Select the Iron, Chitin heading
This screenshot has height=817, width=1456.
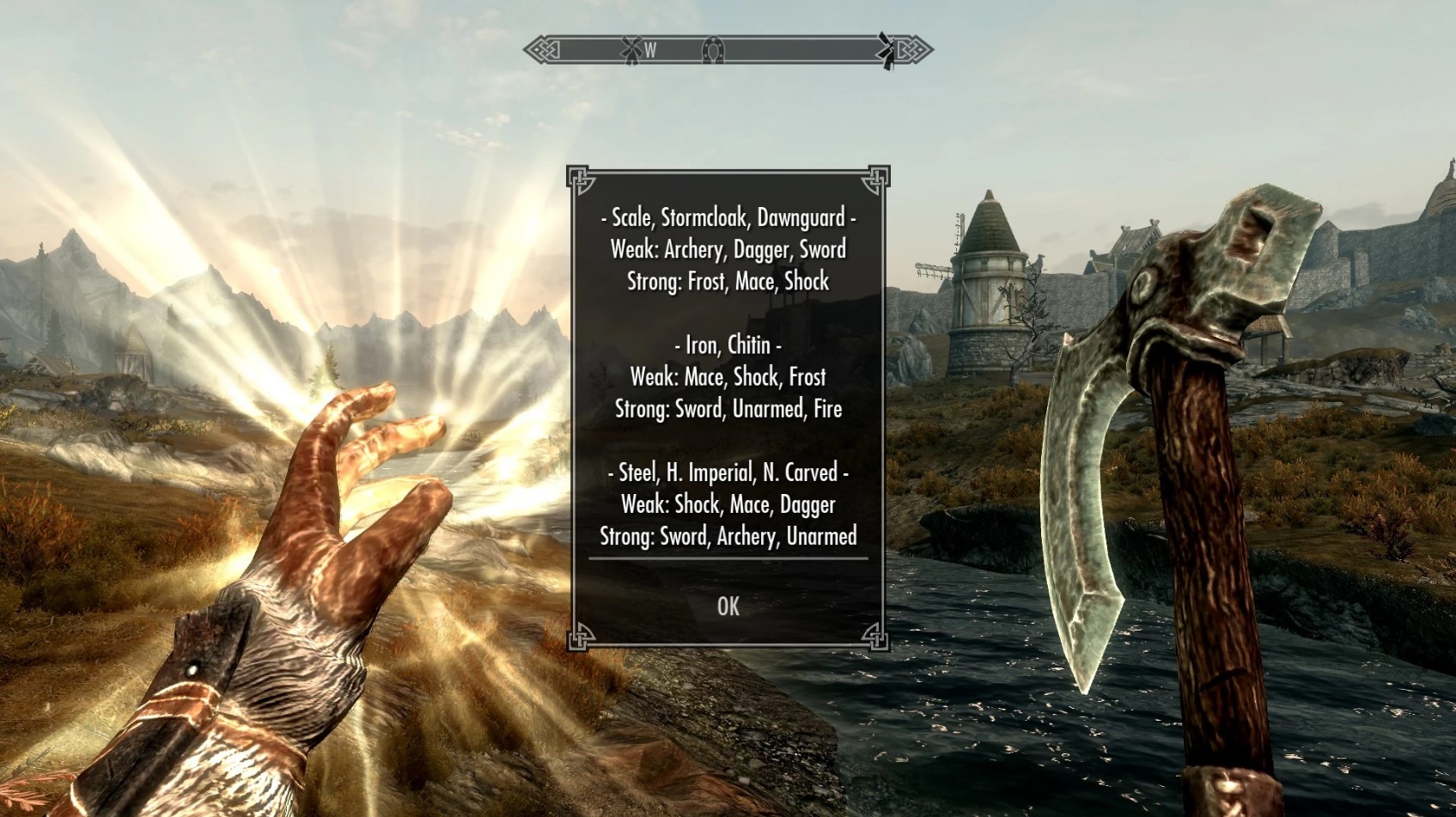click(x=728, y=345)
